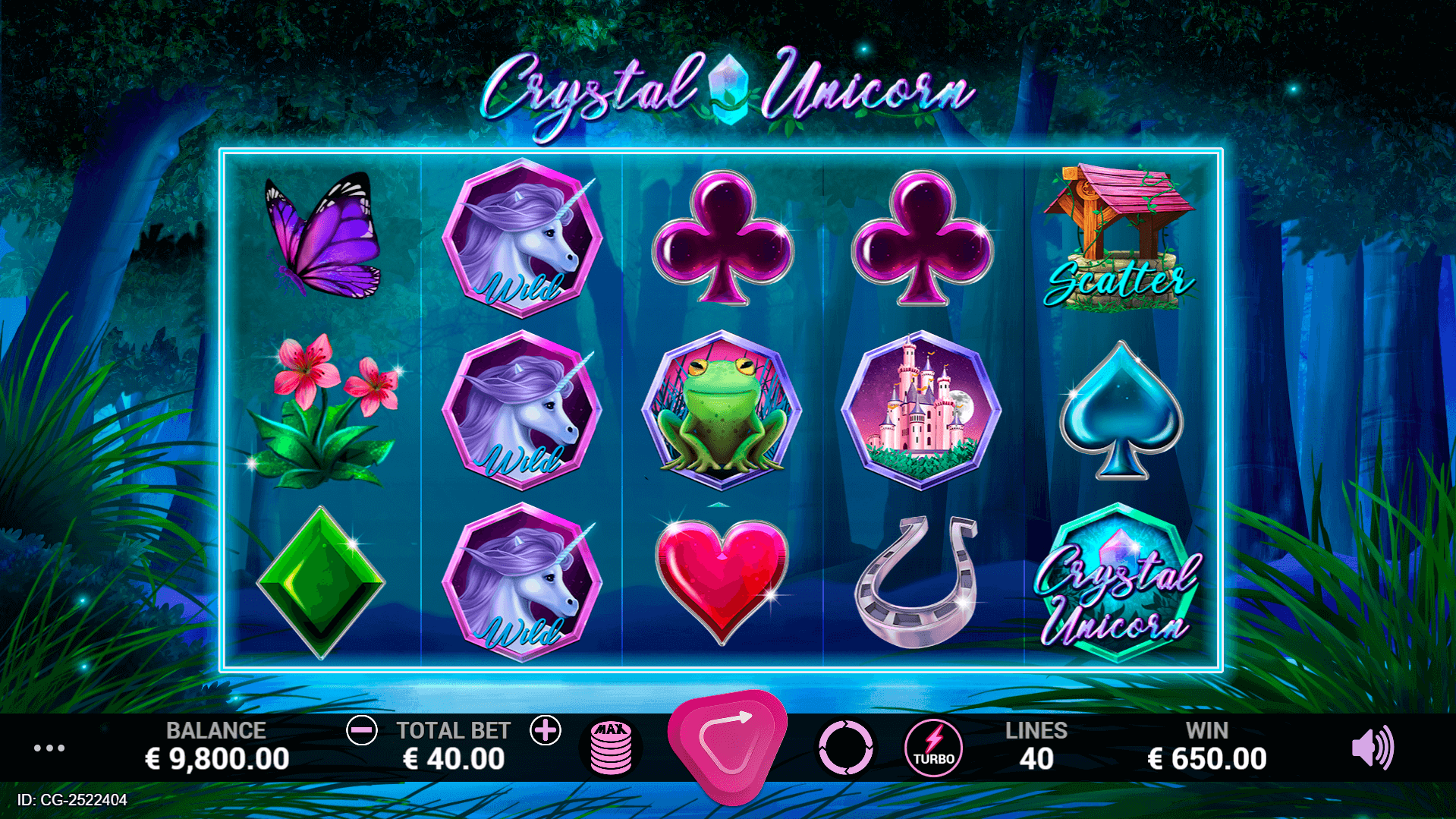Image resolution: width=1456 pixels, height=819 pixels.
Task: Toggle Turbo spin mode
Action: point(933,748)
